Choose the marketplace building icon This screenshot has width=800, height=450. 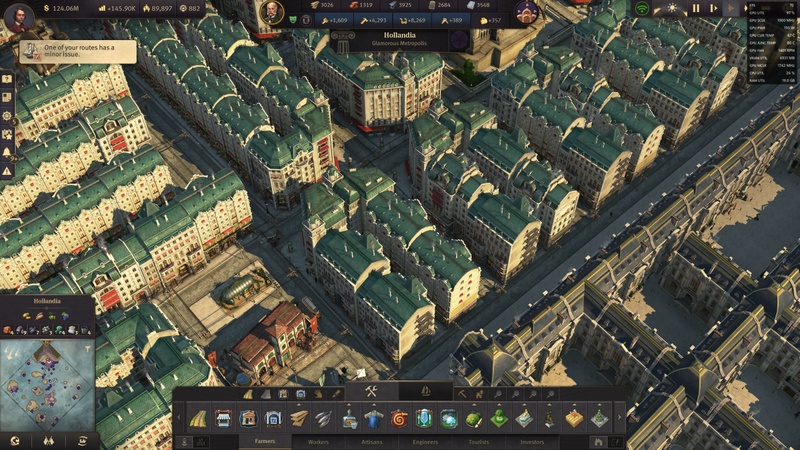coord(223,418)
